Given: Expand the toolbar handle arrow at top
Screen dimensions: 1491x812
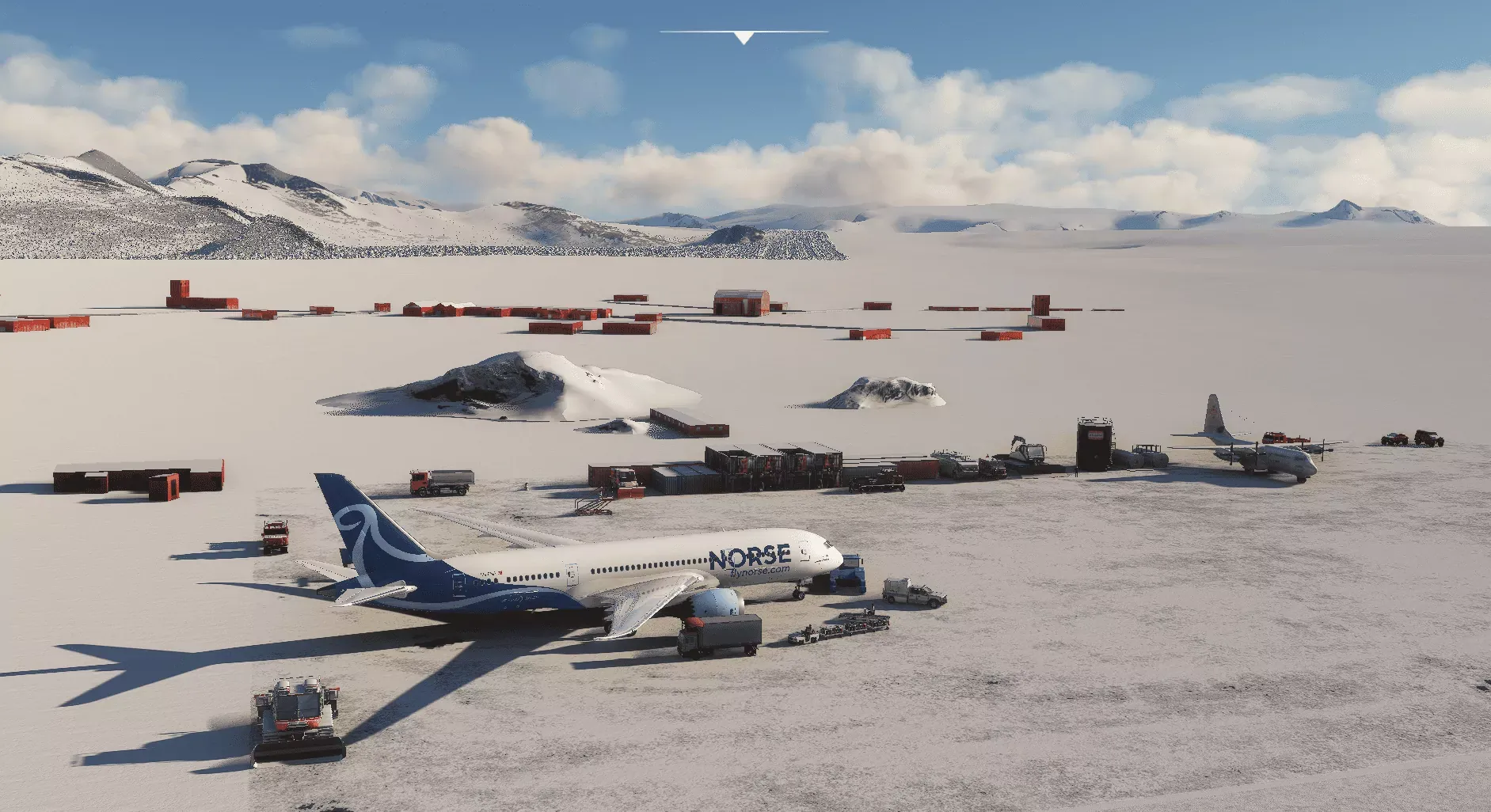Looking at the screenshot, I should [744, 37].
